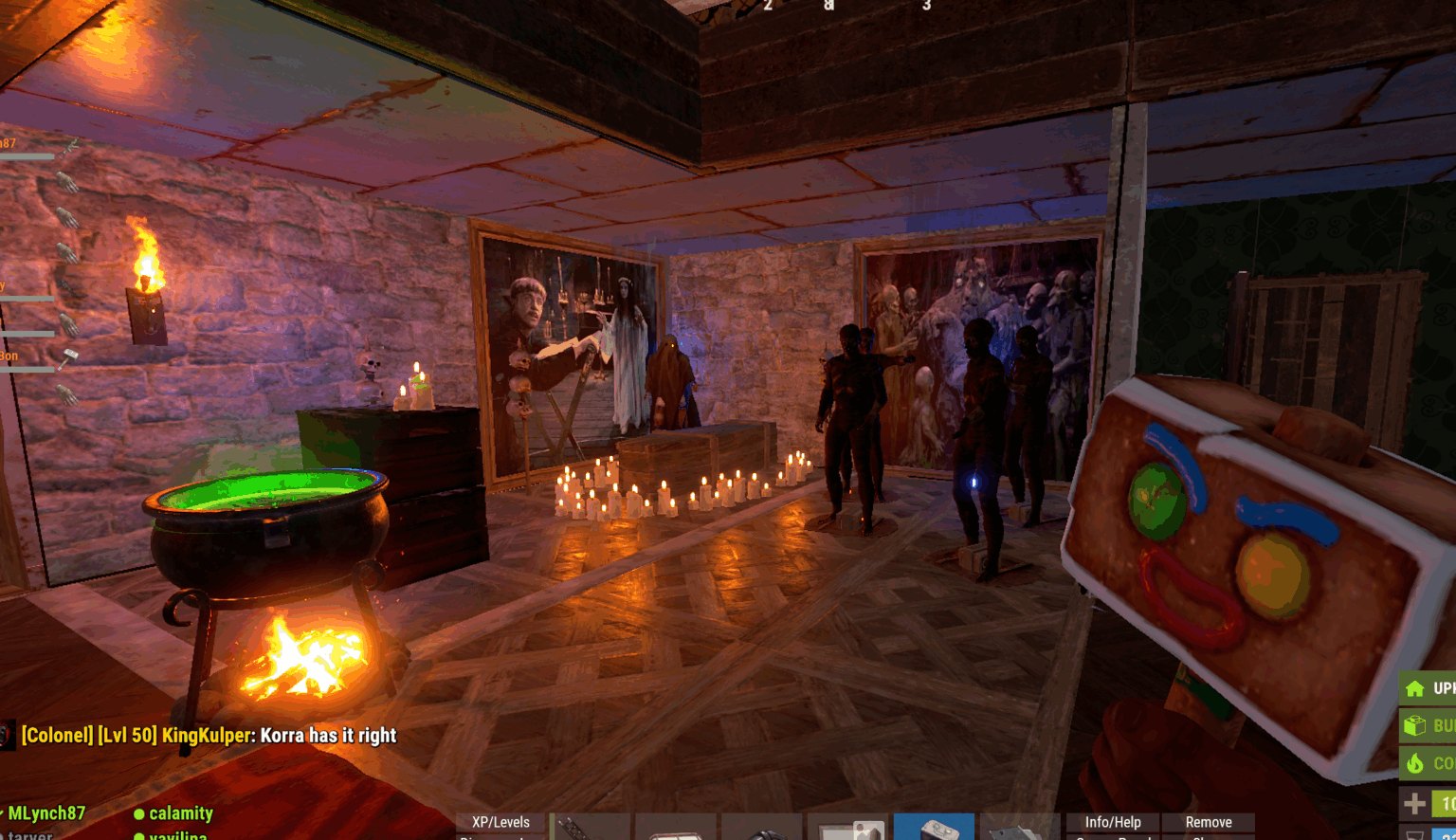Click the hammer icon in the left player list

70,356
